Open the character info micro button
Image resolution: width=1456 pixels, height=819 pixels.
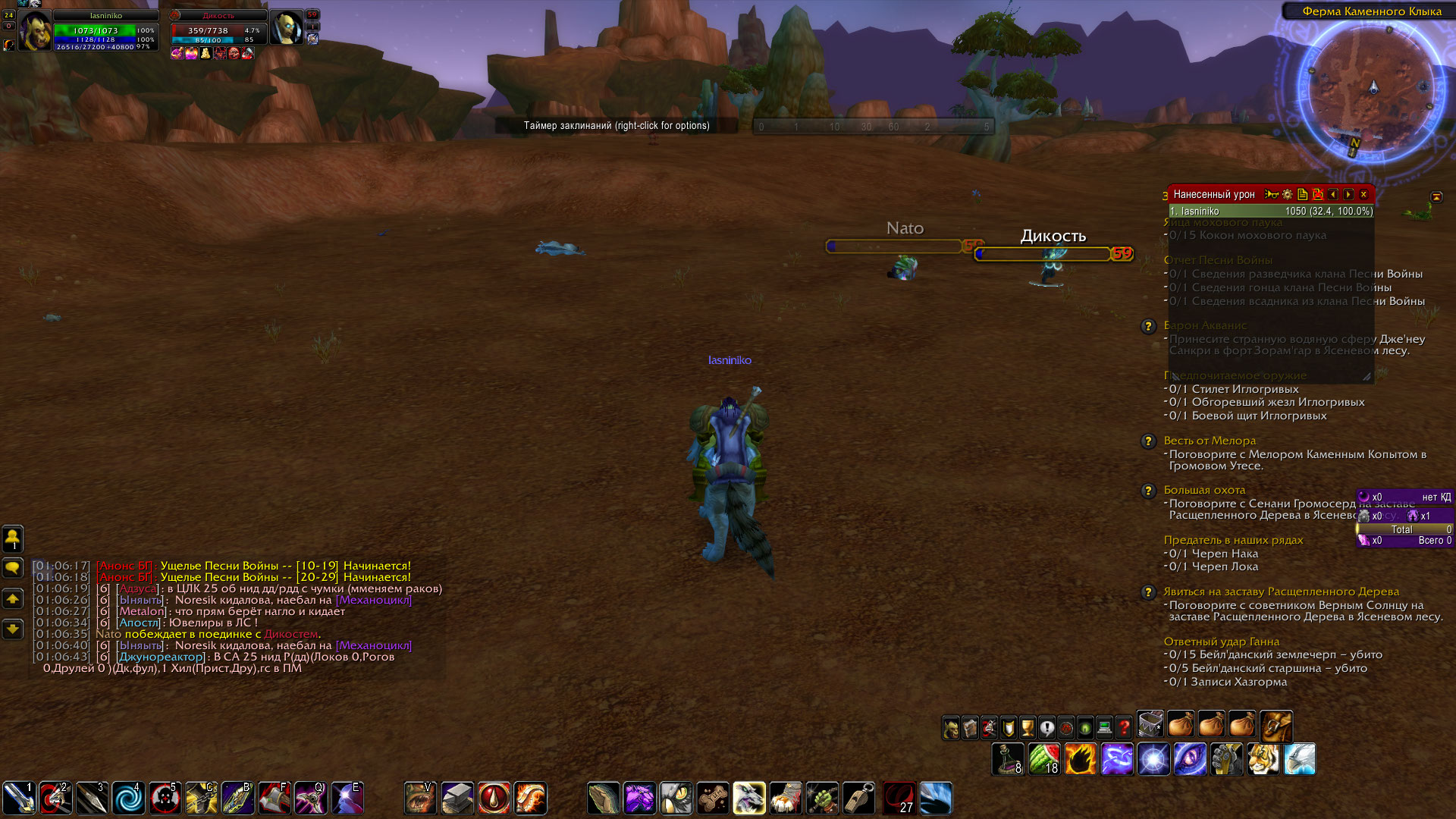point(951,729)
